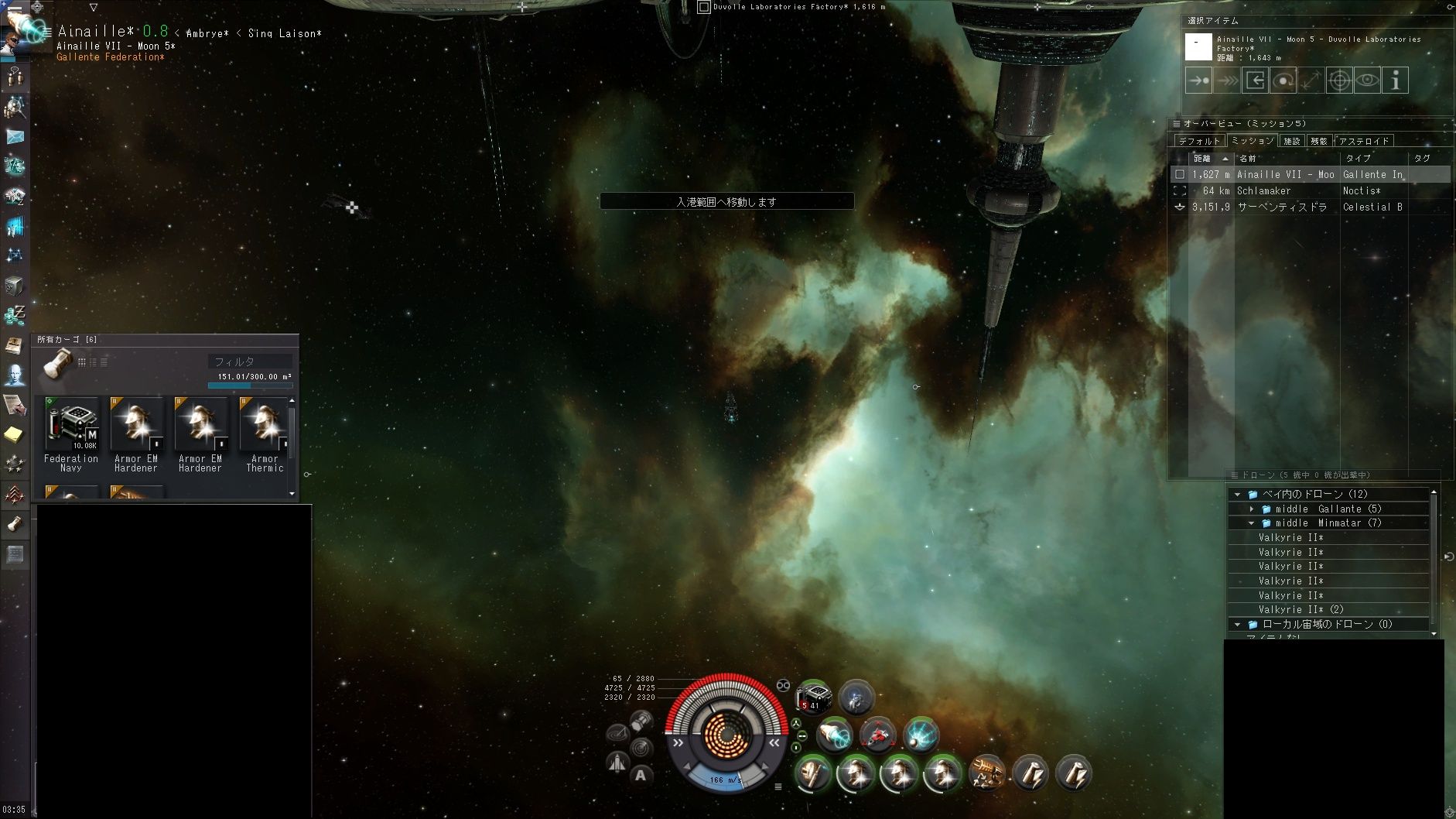Image resolution: width=1456 pixels, height=819 pixels.
Task: Open the mail envelope icon in the sidebar
Action: click(x=15, y=137)
